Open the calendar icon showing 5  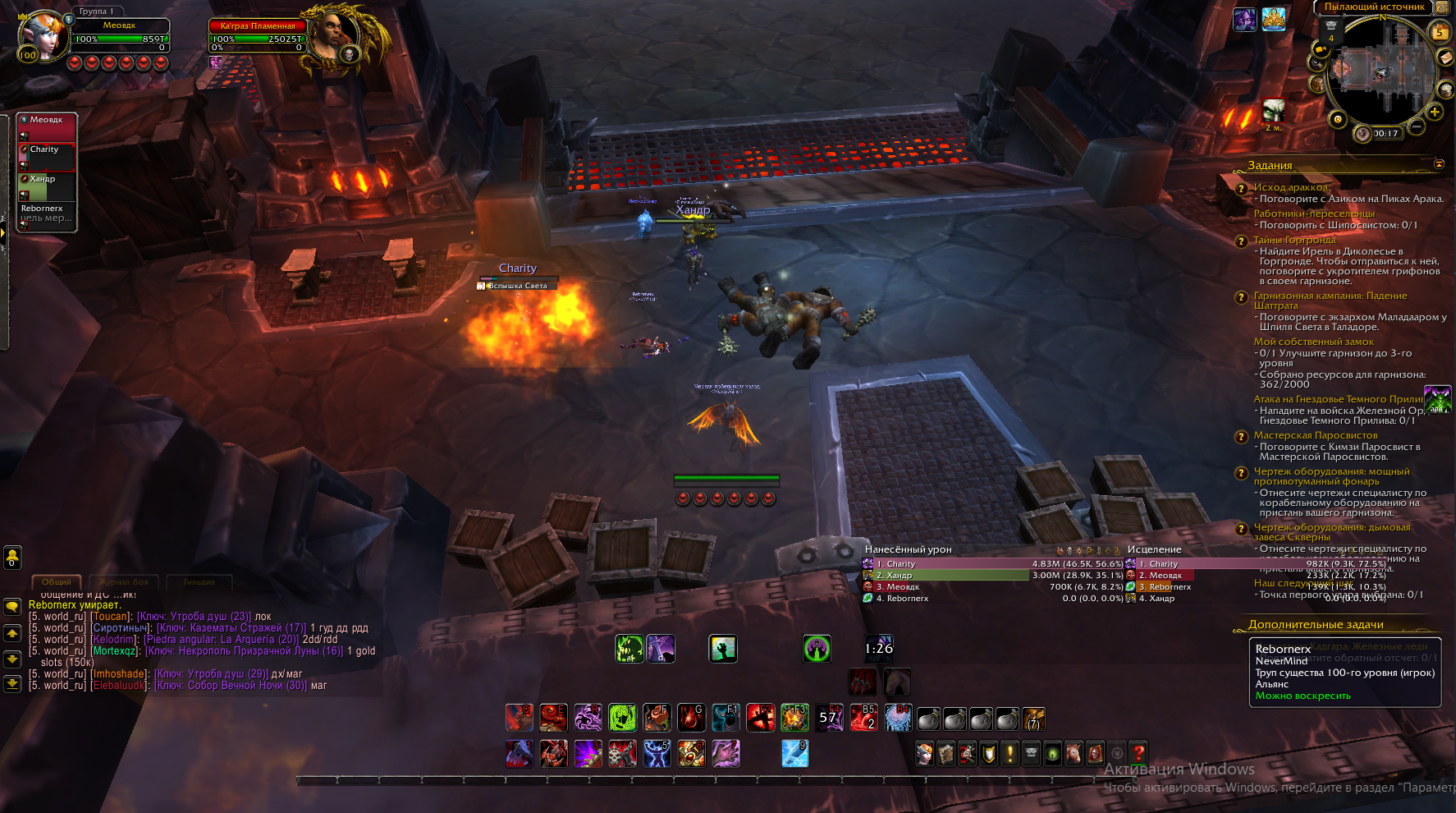(1440, 32)
